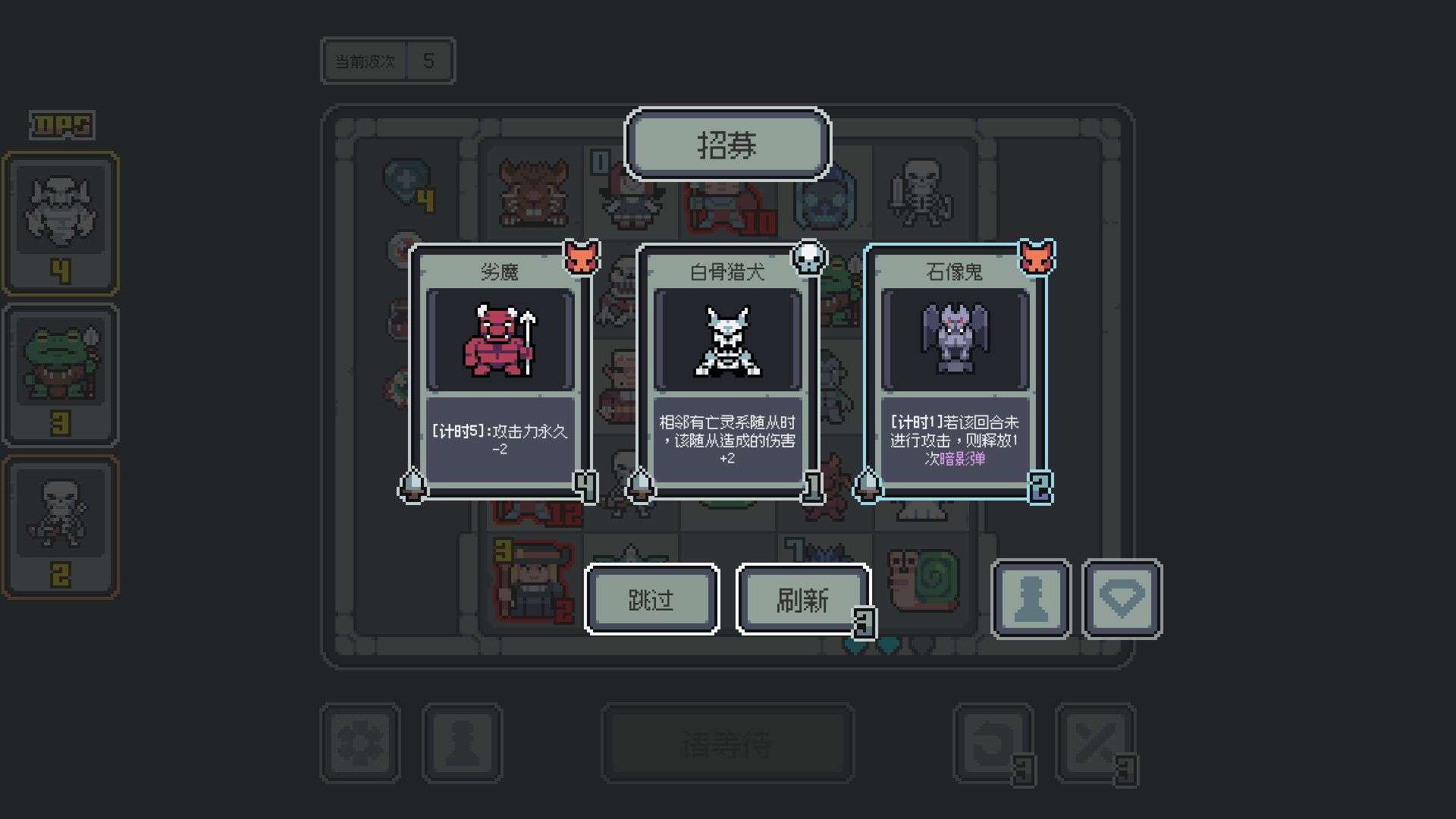Image resolution: width=1456 pixels, height=819 pixels.
Task: Click the 刷新 refresh button
Action: point(803,598)
